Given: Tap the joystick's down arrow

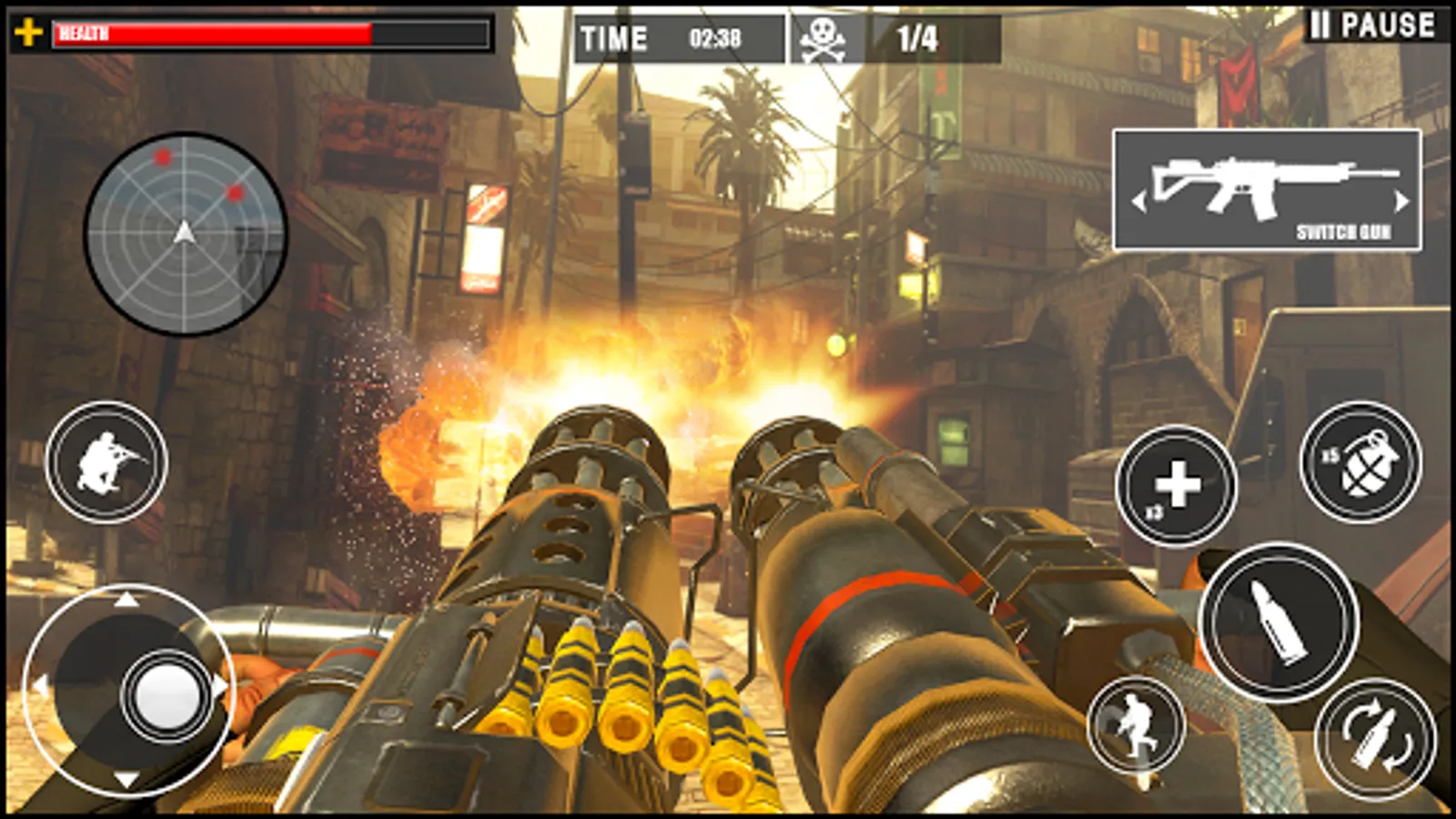Looking at the screenshot, I should 126,780.
